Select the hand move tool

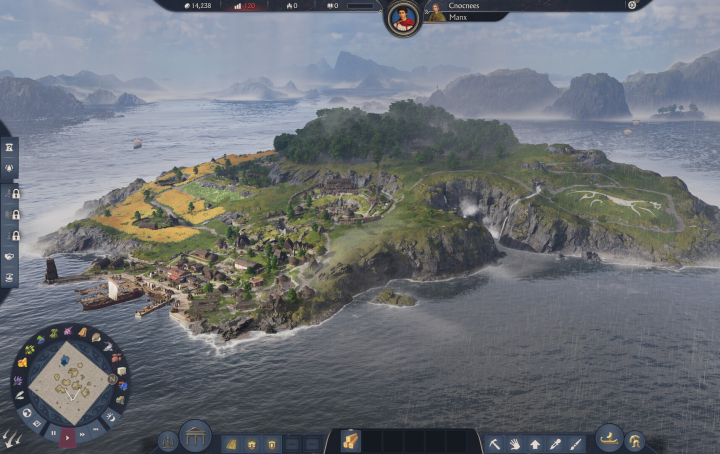(x=515, y=443)
